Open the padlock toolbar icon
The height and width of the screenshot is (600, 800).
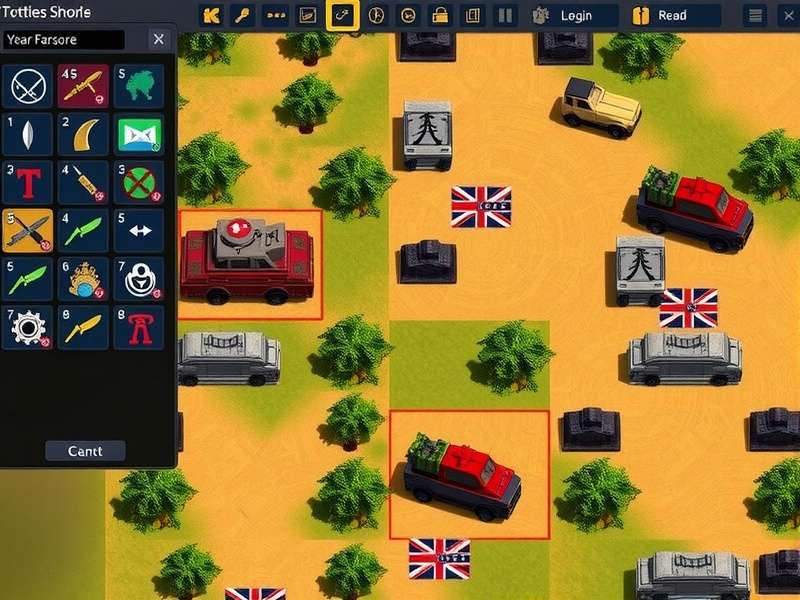[x=439, y=15]
